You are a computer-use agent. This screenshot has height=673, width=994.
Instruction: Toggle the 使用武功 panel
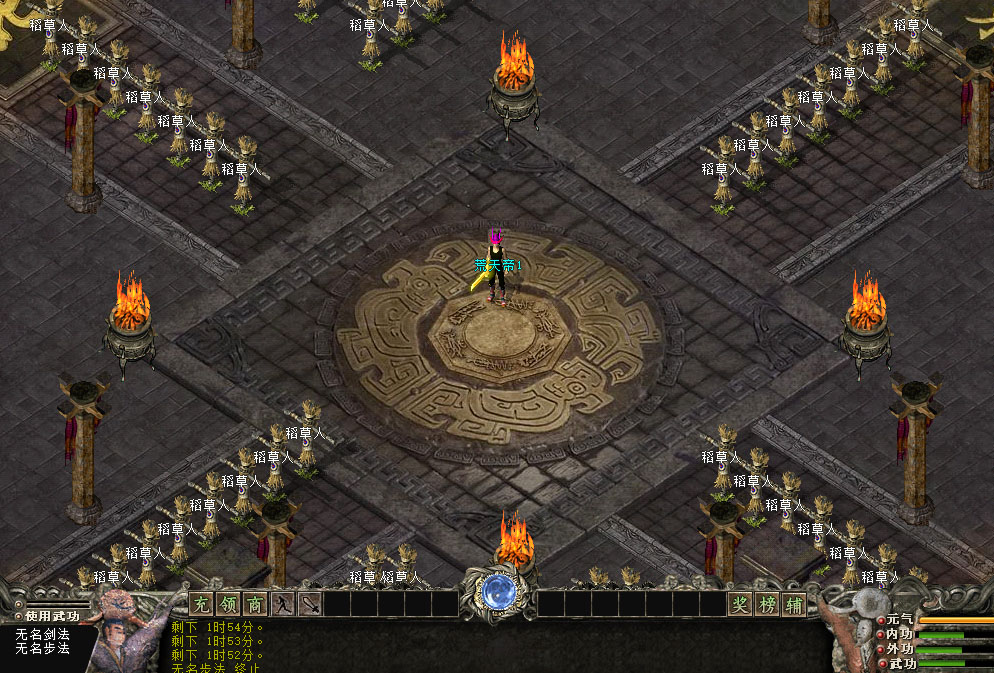[x=50, y=616]
